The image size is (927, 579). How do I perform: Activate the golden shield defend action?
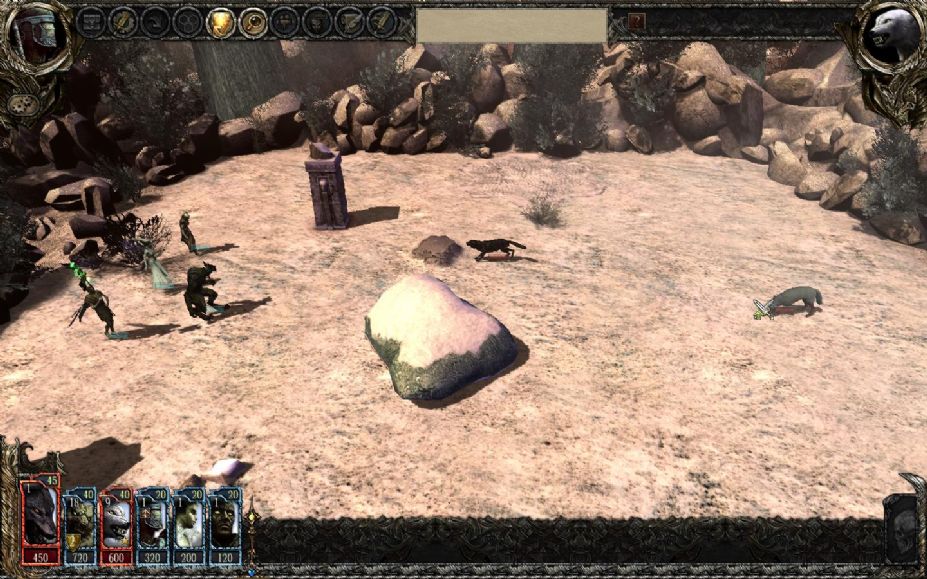pyautogui.click(x=220, y=21)
